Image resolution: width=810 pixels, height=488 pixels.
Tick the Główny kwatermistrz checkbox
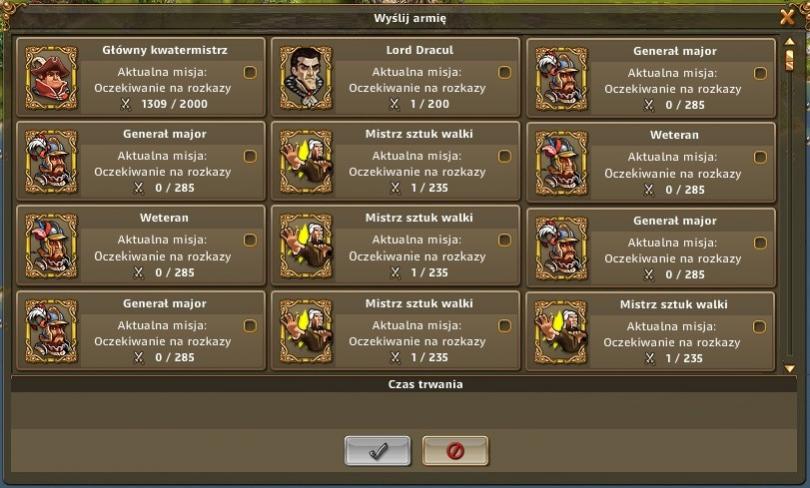(x=250, y=72)
